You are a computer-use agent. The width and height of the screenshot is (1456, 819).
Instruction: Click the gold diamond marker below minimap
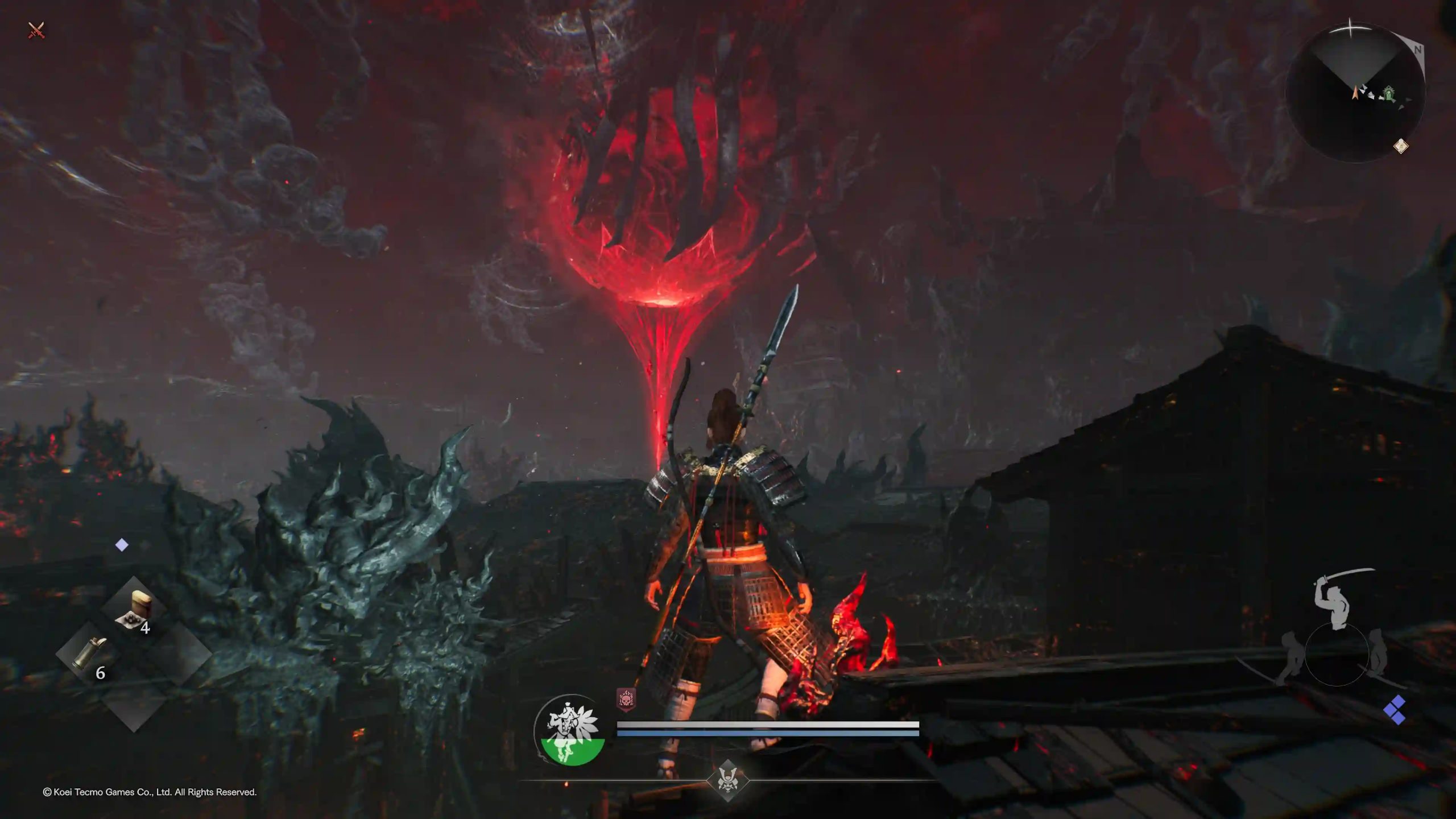click(x=1401, y=146)
